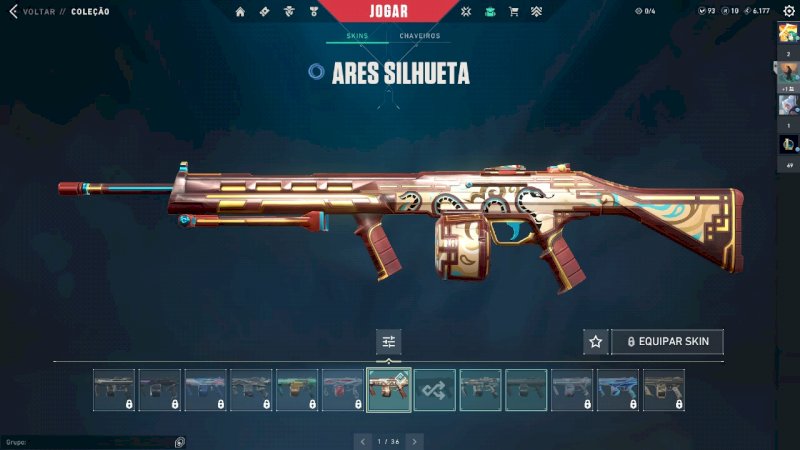
Task: Click the Equipar Skin button
Action: click(x=667, y=342)
